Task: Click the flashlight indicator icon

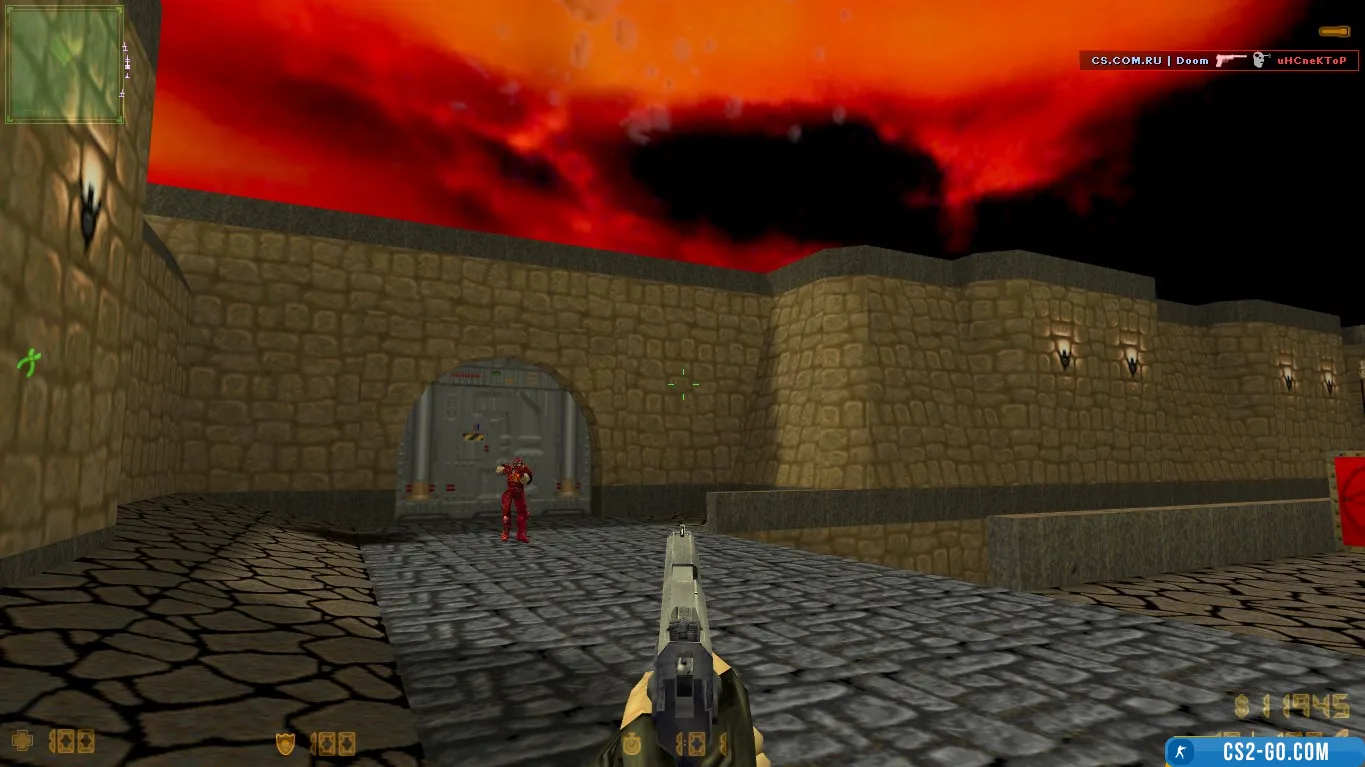Action: [x=1333, y=32]
